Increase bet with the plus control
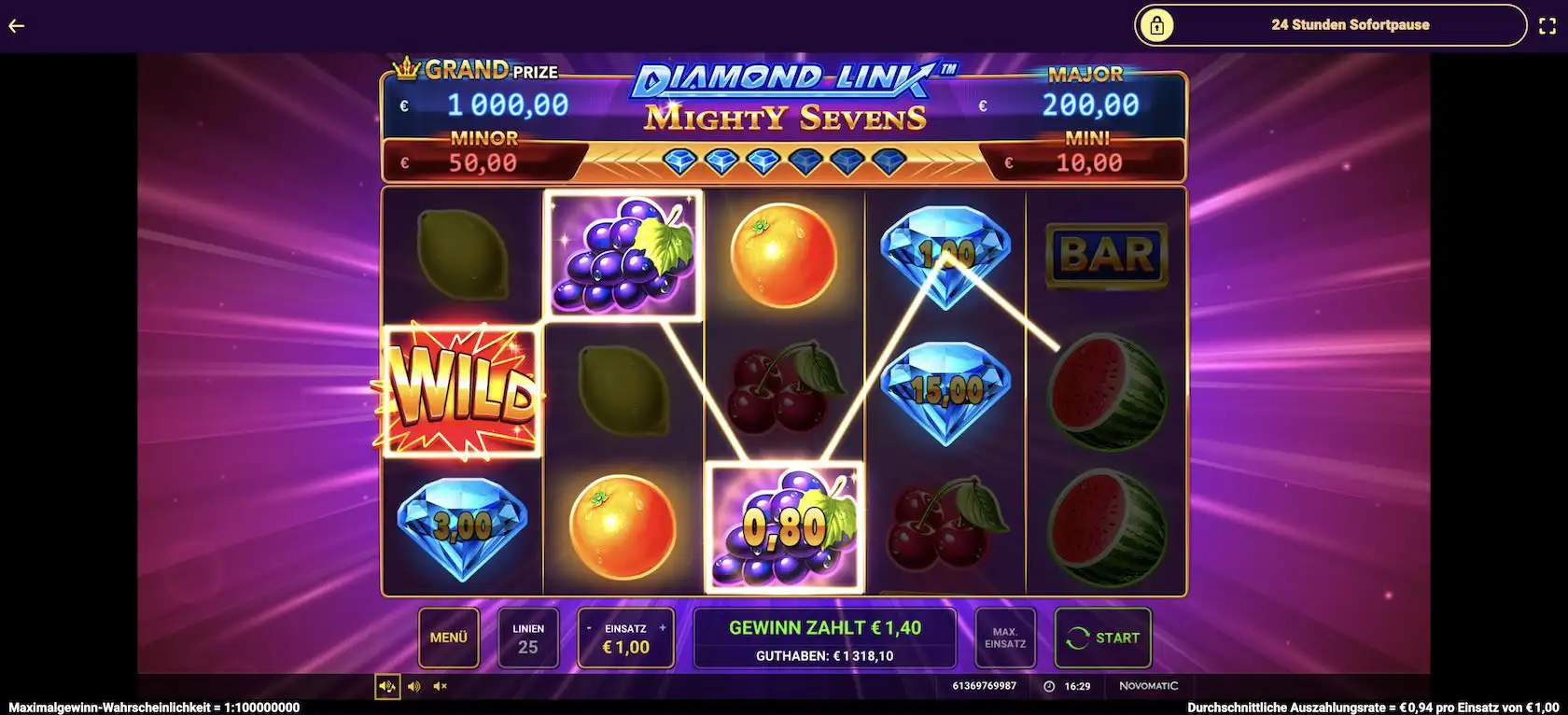The height and width of the screenshot is (715, 1568). point(663,626)
